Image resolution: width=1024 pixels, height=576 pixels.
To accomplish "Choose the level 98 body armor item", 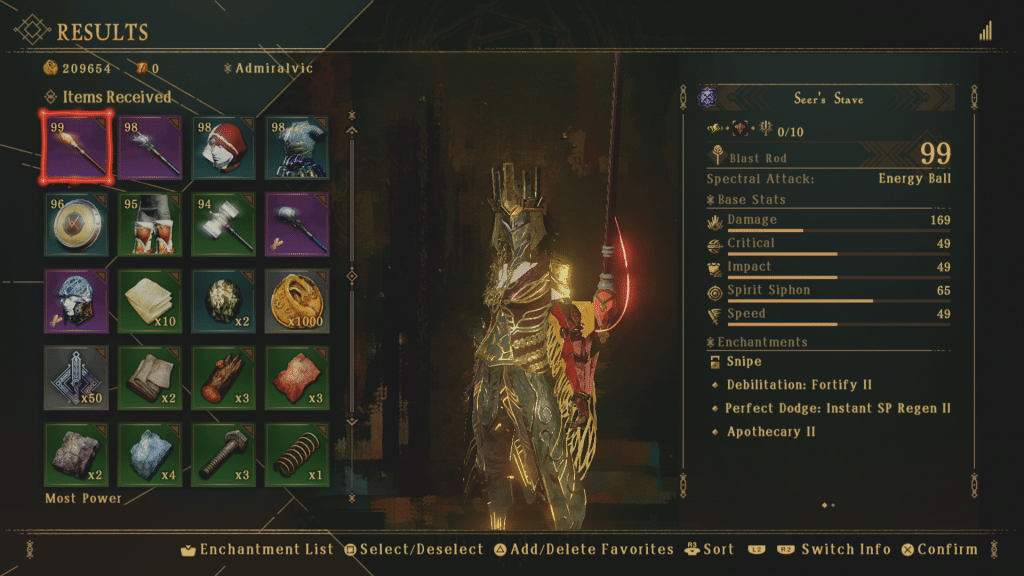I will tap(297, 148).
